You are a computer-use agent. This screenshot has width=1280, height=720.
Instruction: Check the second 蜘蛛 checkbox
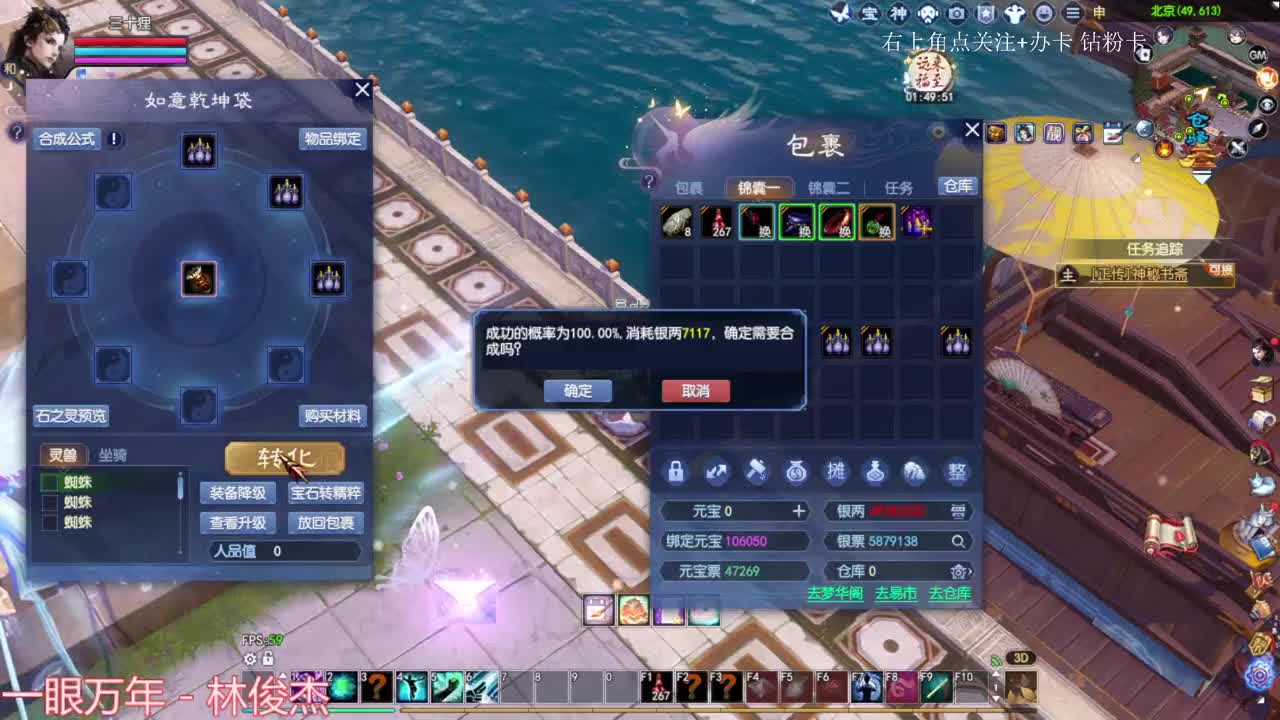pos(51,501)
